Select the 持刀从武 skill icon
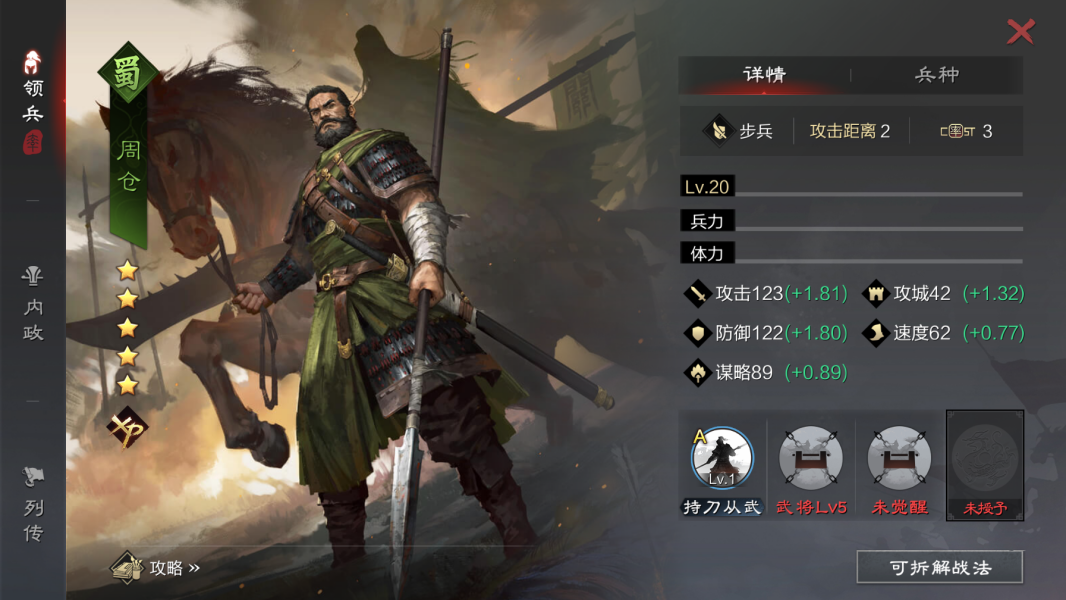Viewport: 1066px width, 600px height. 722,459
